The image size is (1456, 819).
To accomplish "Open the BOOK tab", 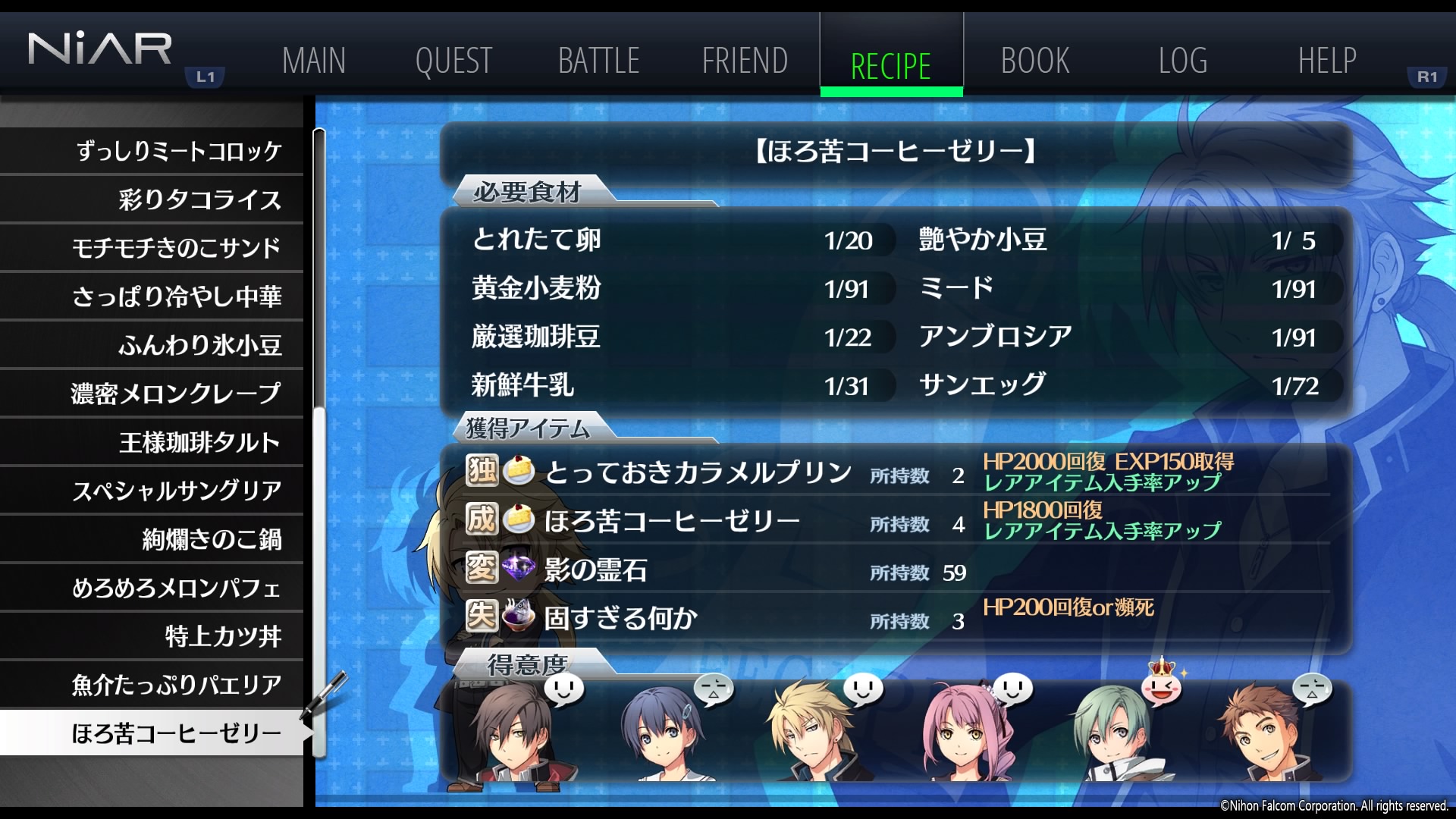I will (x=1035, y=61).
